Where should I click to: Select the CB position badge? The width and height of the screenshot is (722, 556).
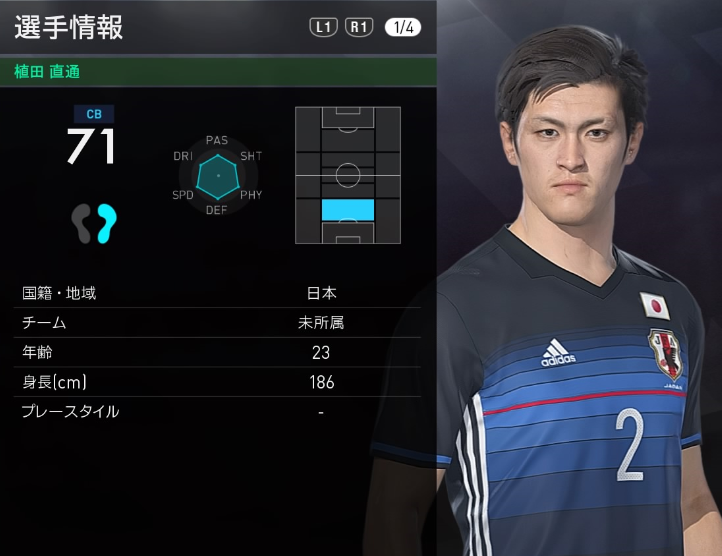92,113
